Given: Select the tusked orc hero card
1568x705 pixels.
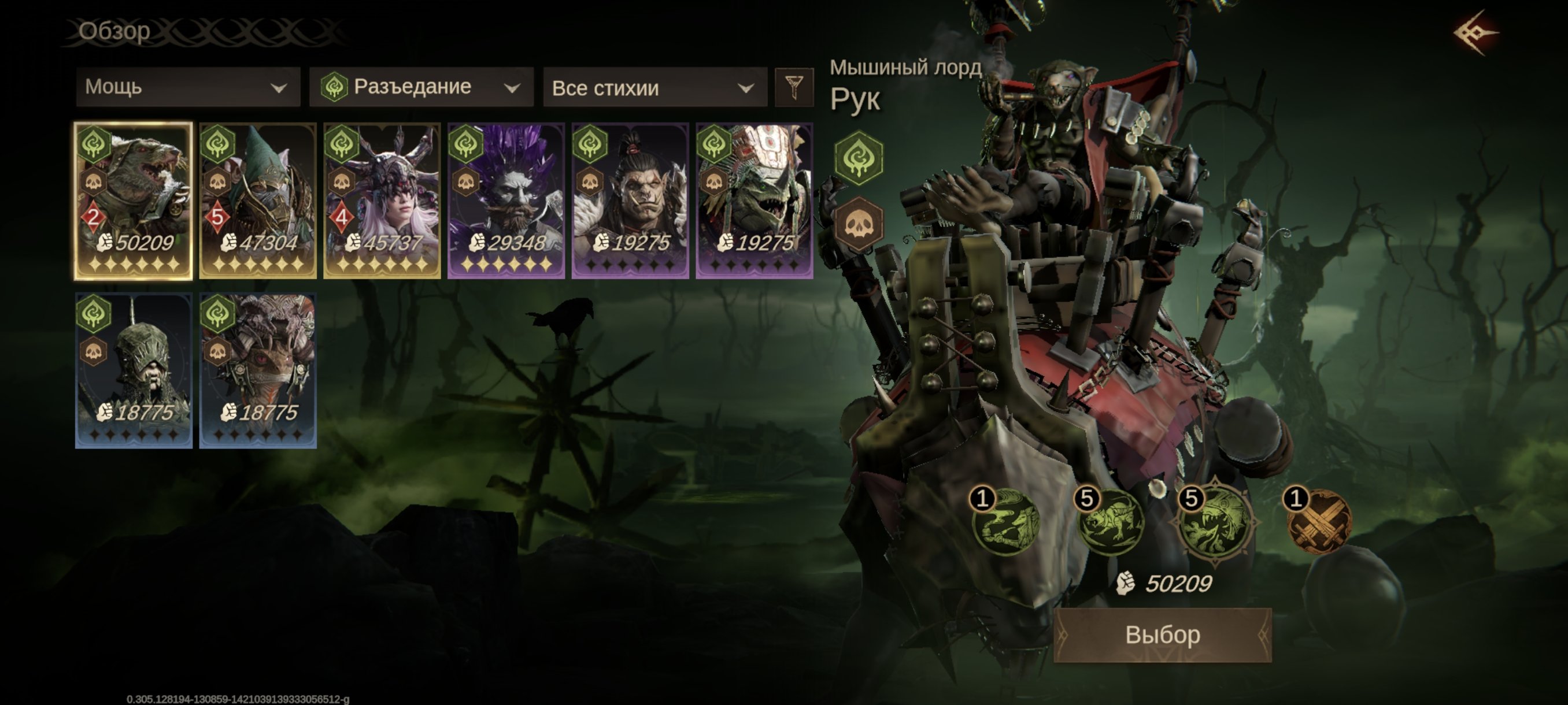Looking at the screenshot, I should [x=630, y=201].
